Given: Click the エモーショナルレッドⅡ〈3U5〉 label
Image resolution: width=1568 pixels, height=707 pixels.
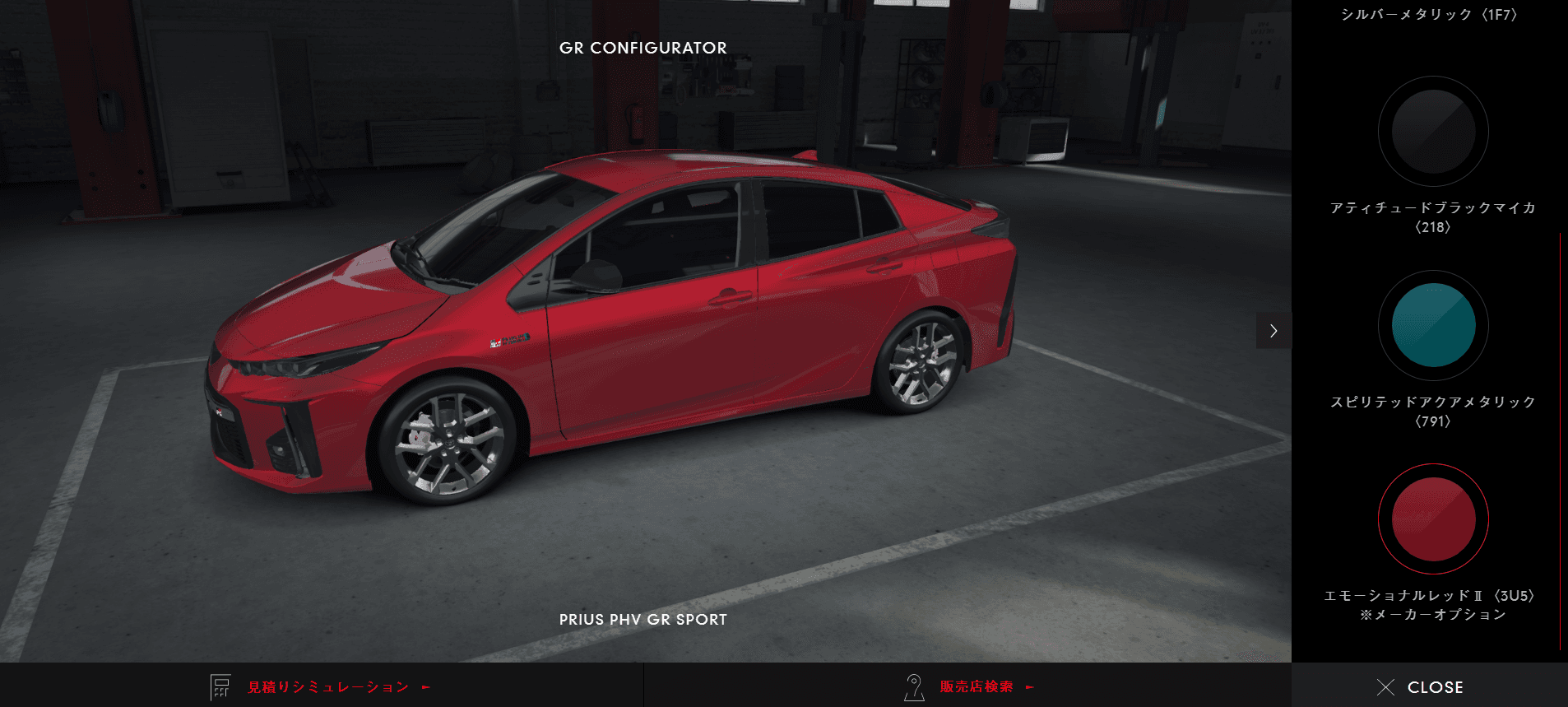Looking at the screenshot, I should click(1431, 596).
